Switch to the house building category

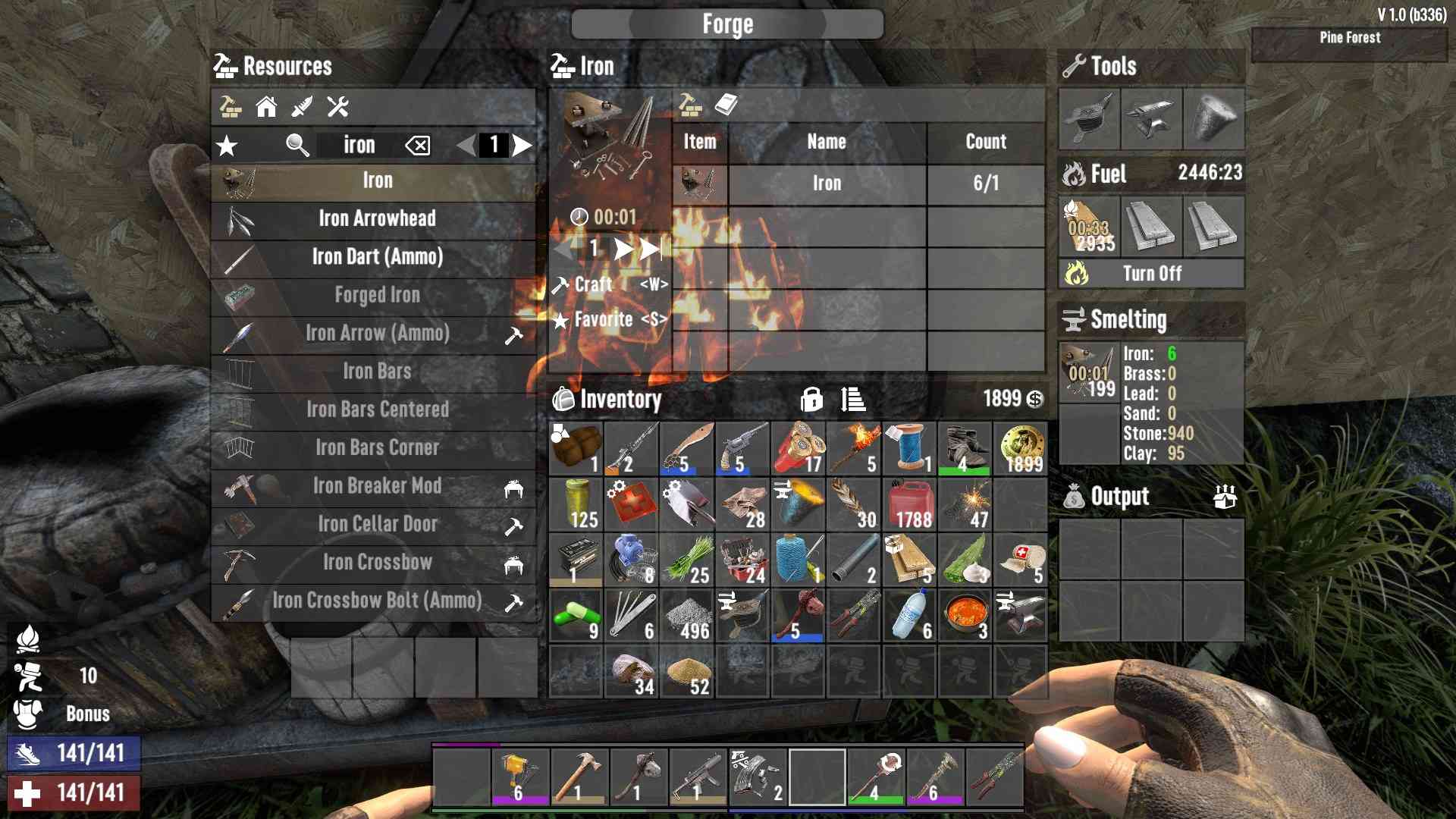(x=266, y=107)
